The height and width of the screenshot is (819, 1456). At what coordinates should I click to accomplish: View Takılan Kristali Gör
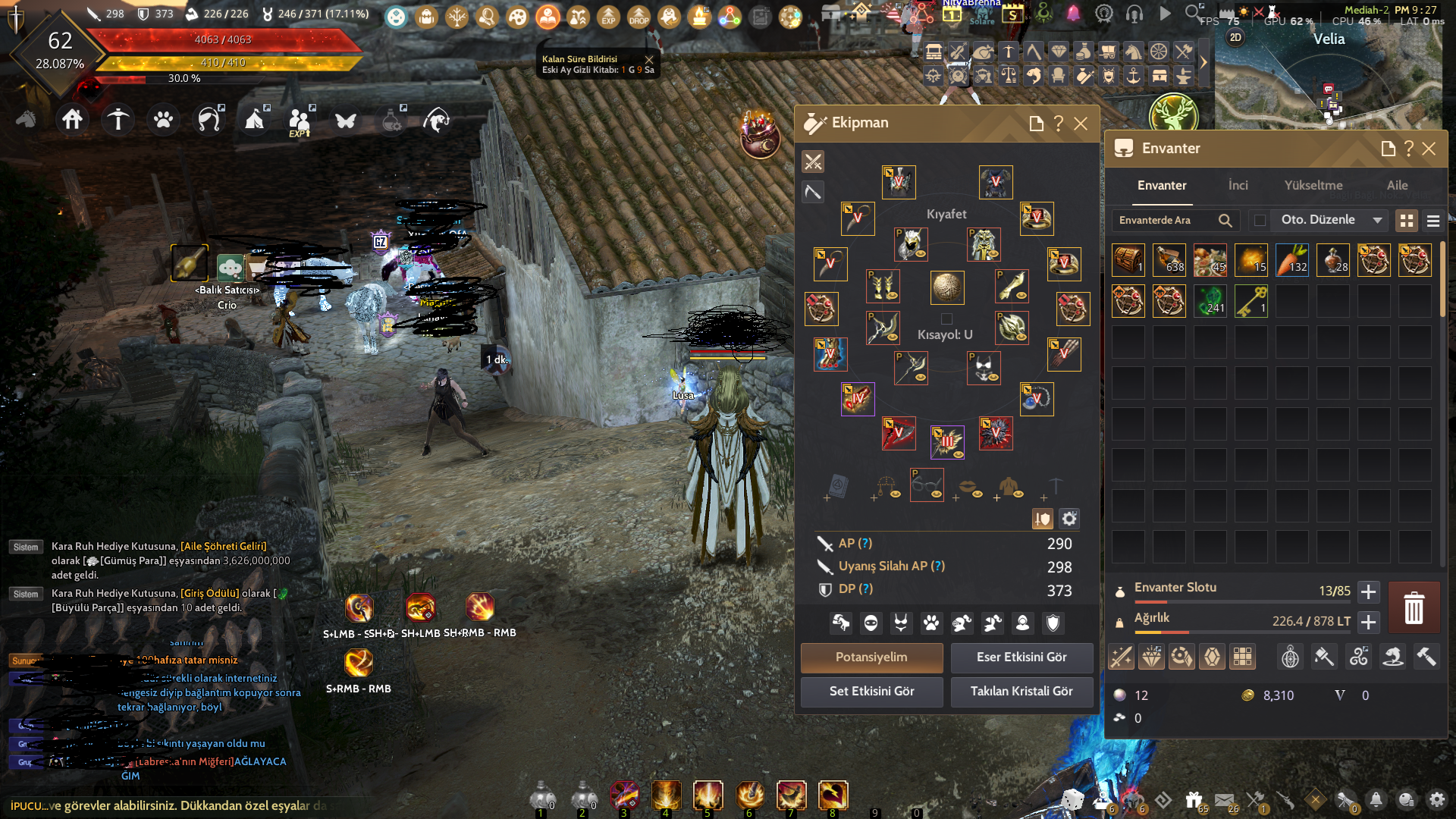1021,692
